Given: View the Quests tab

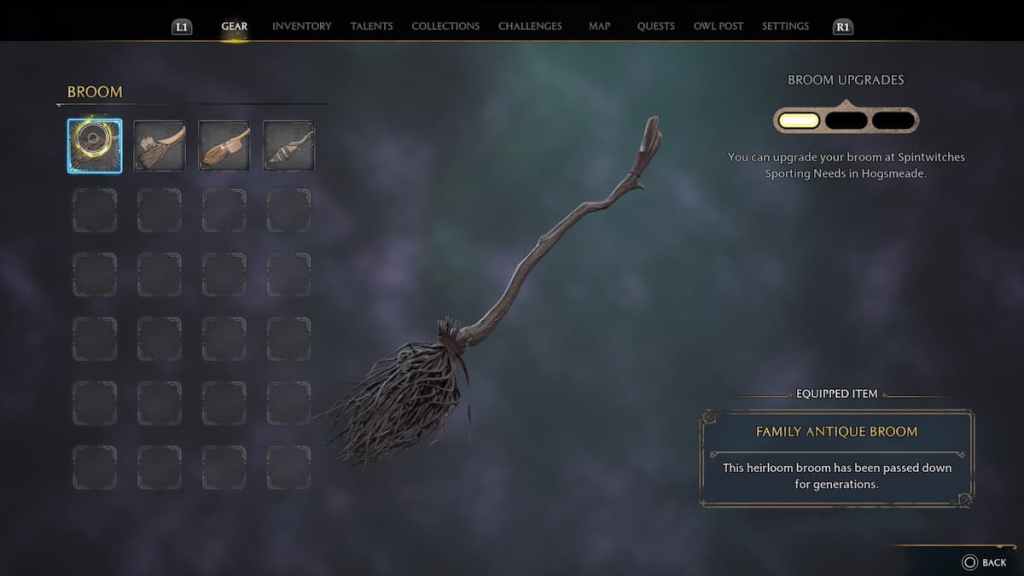Looking at the screenshot, I should (x=656, y=26).
